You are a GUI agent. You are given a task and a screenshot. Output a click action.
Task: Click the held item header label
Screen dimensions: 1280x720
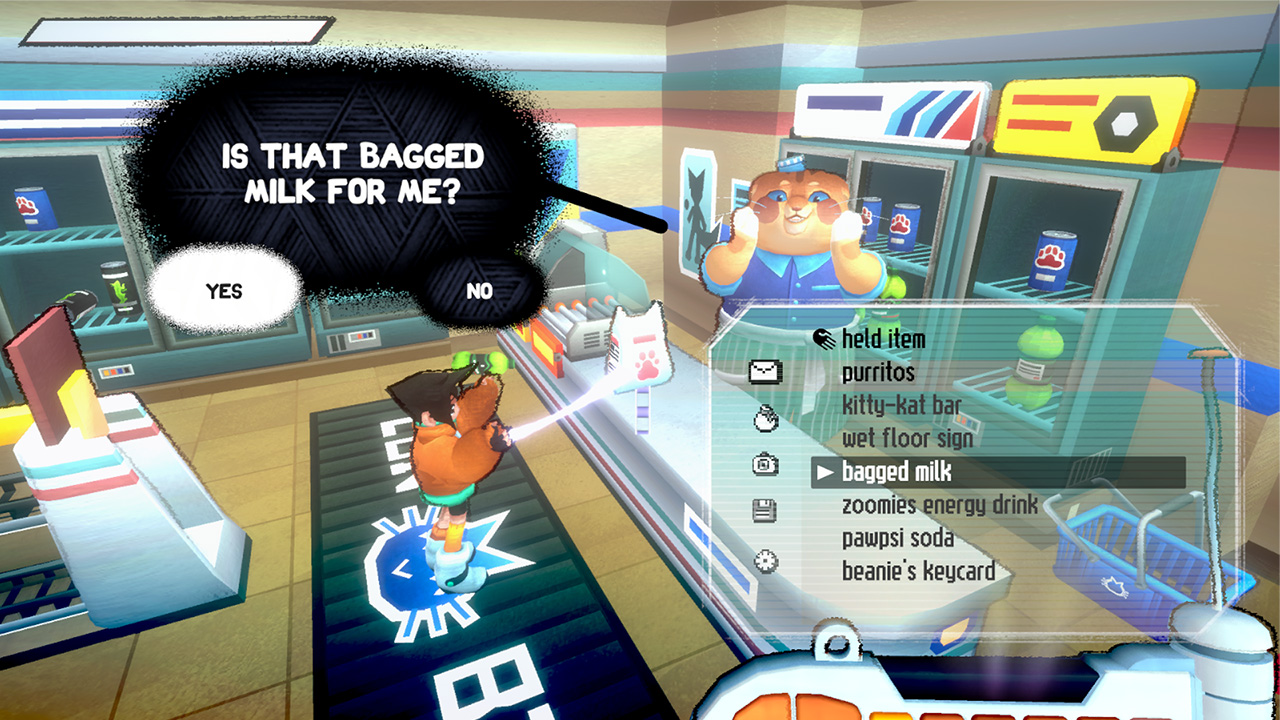(x=881, y=339)
